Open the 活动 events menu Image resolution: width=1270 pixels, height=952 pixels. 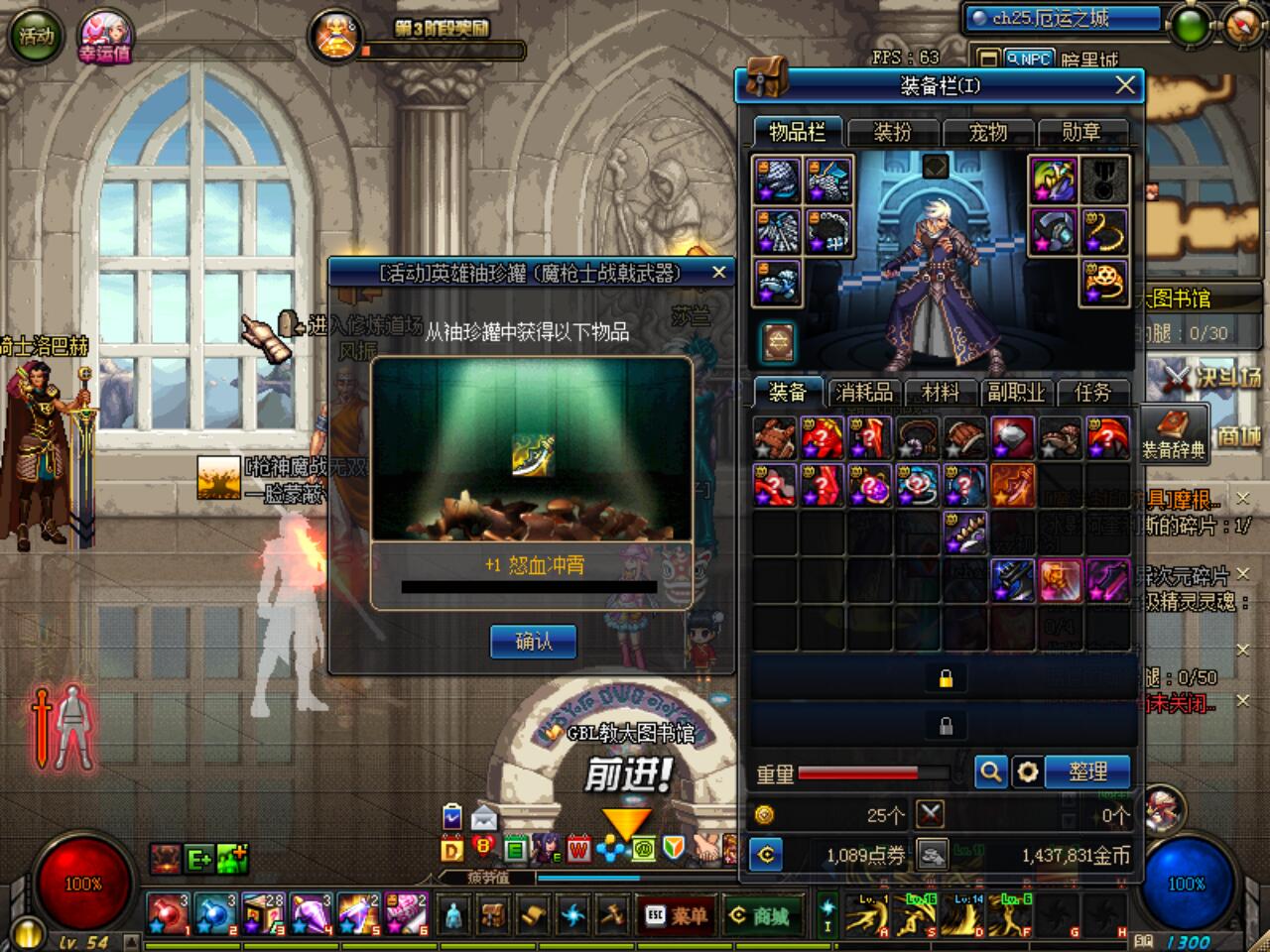(36, 36)
